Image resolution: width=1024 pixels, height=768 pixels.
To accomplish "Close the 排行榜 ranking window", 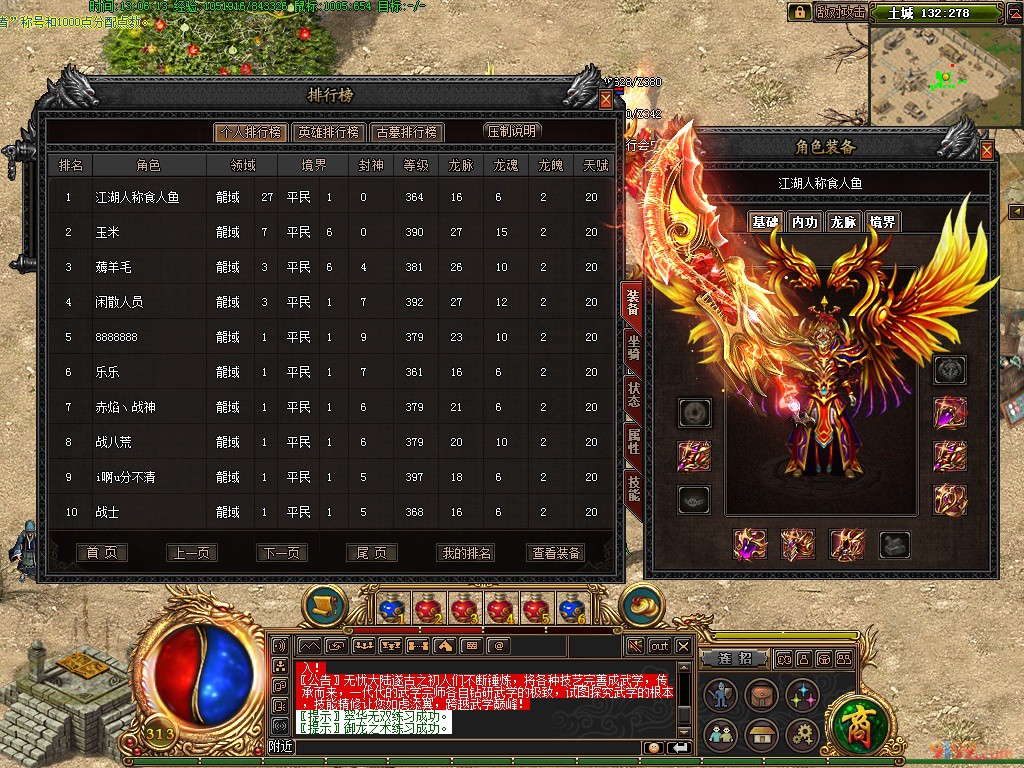I will point(605,100).
